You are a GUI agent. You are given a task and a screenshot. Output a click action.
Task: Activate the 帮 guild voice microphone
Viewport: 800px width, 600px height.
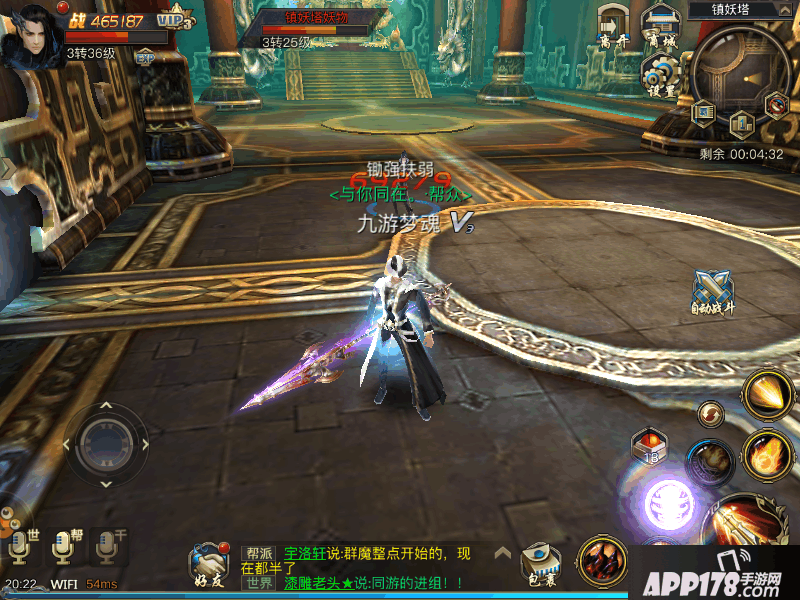point(63,547)
